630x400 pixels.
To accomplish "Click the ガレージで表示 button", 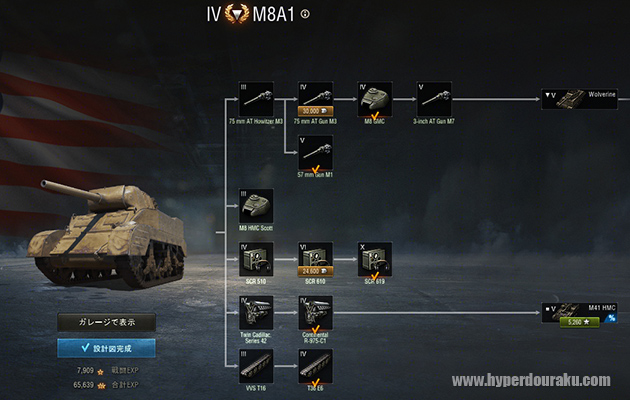I will (x=105, y=323).
